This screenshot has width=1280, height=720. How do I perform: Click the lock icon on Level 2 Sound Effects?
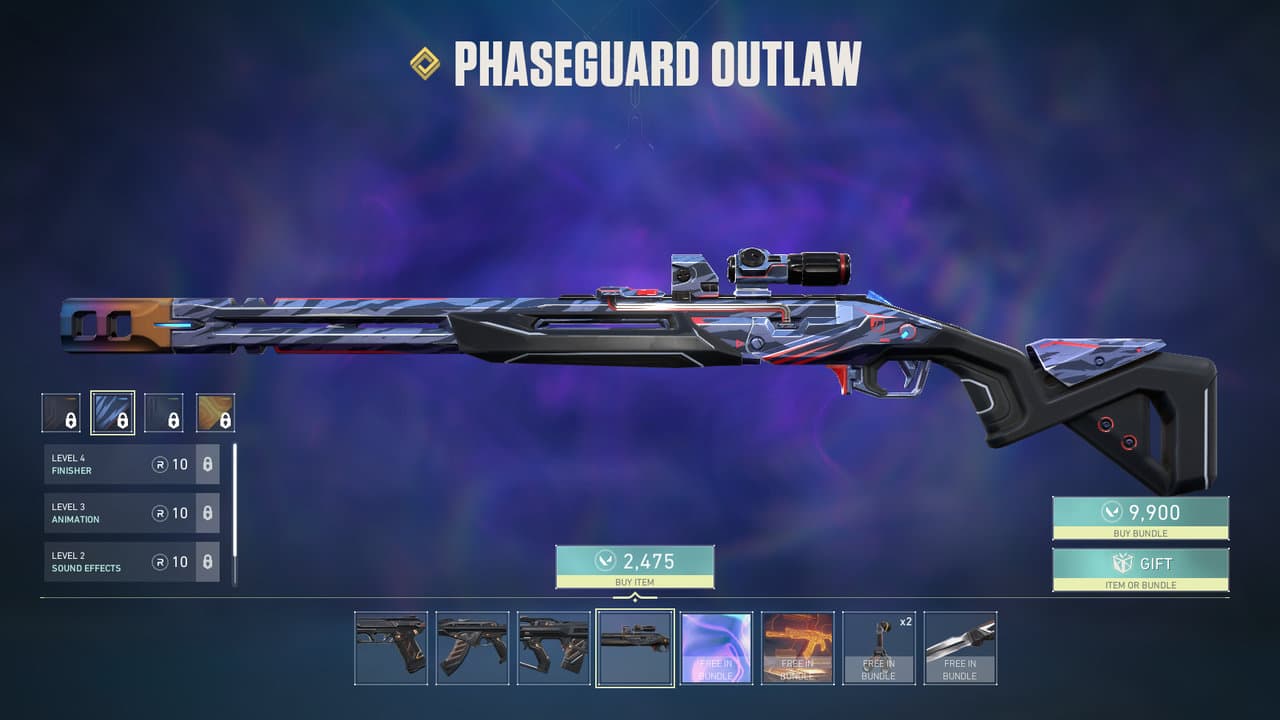tap(207, 562)
